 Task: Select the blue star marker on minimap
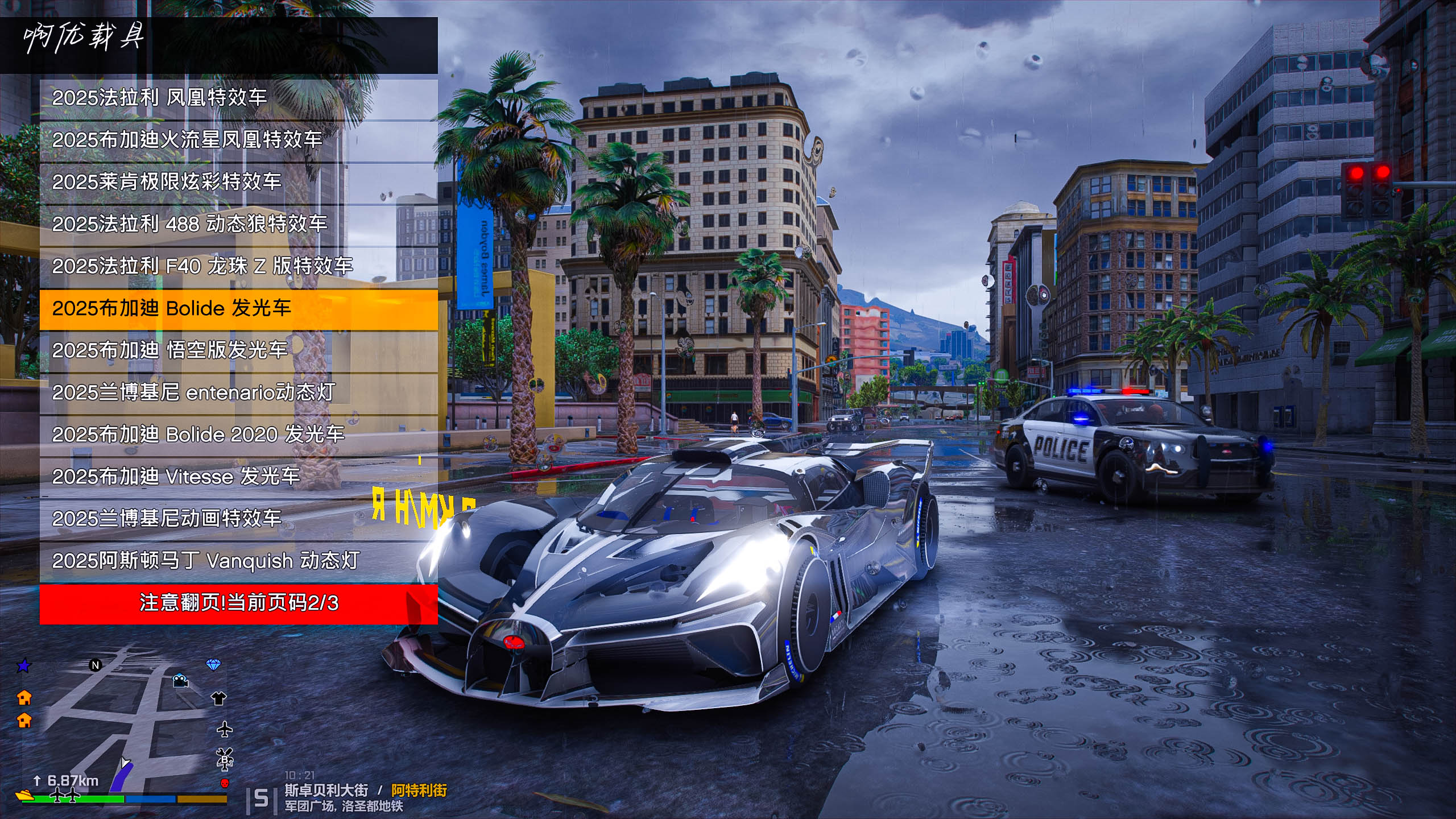pyautogui.click(x=24, y=665)
